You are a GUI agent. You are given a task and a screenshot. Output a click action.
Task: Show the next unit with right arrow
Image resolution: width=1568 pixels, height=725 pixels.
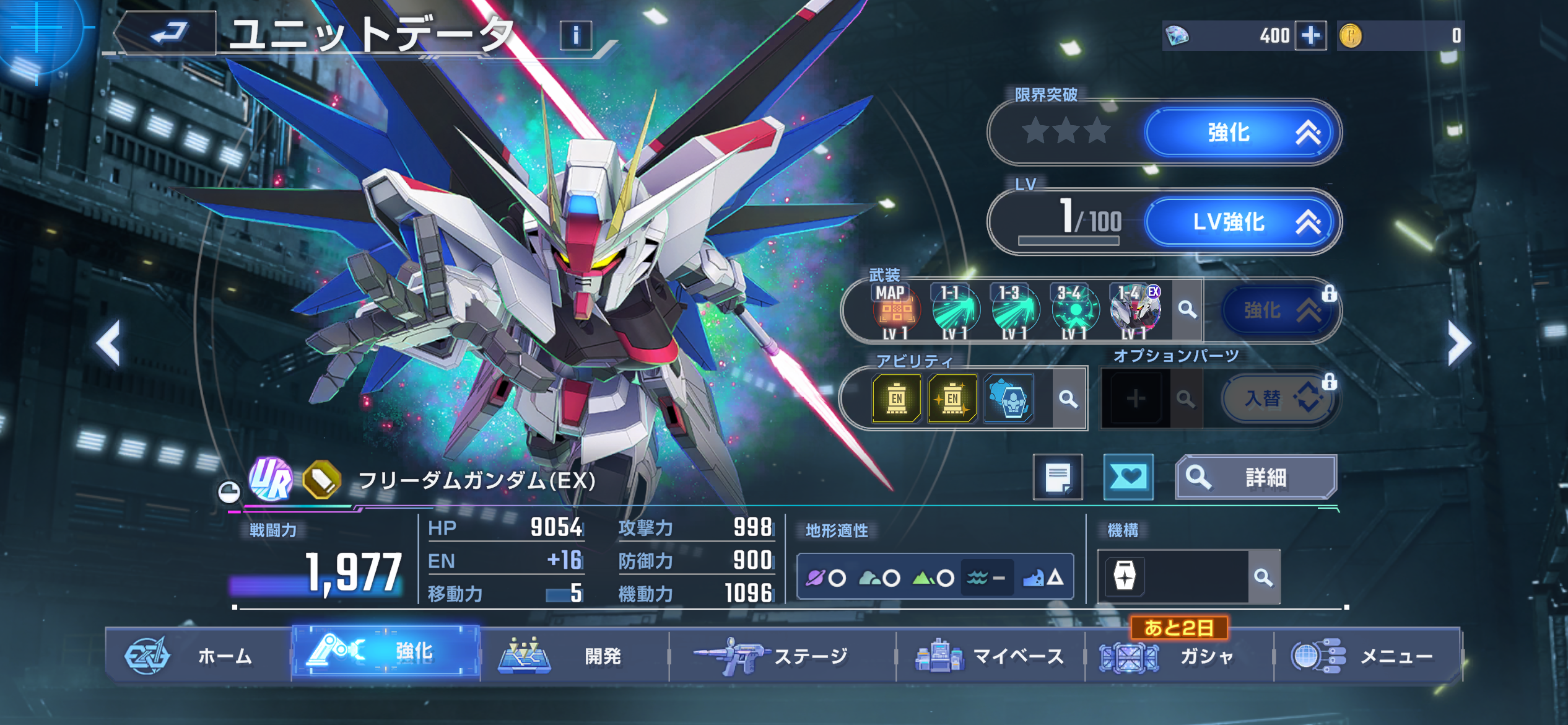(1458, 343)
